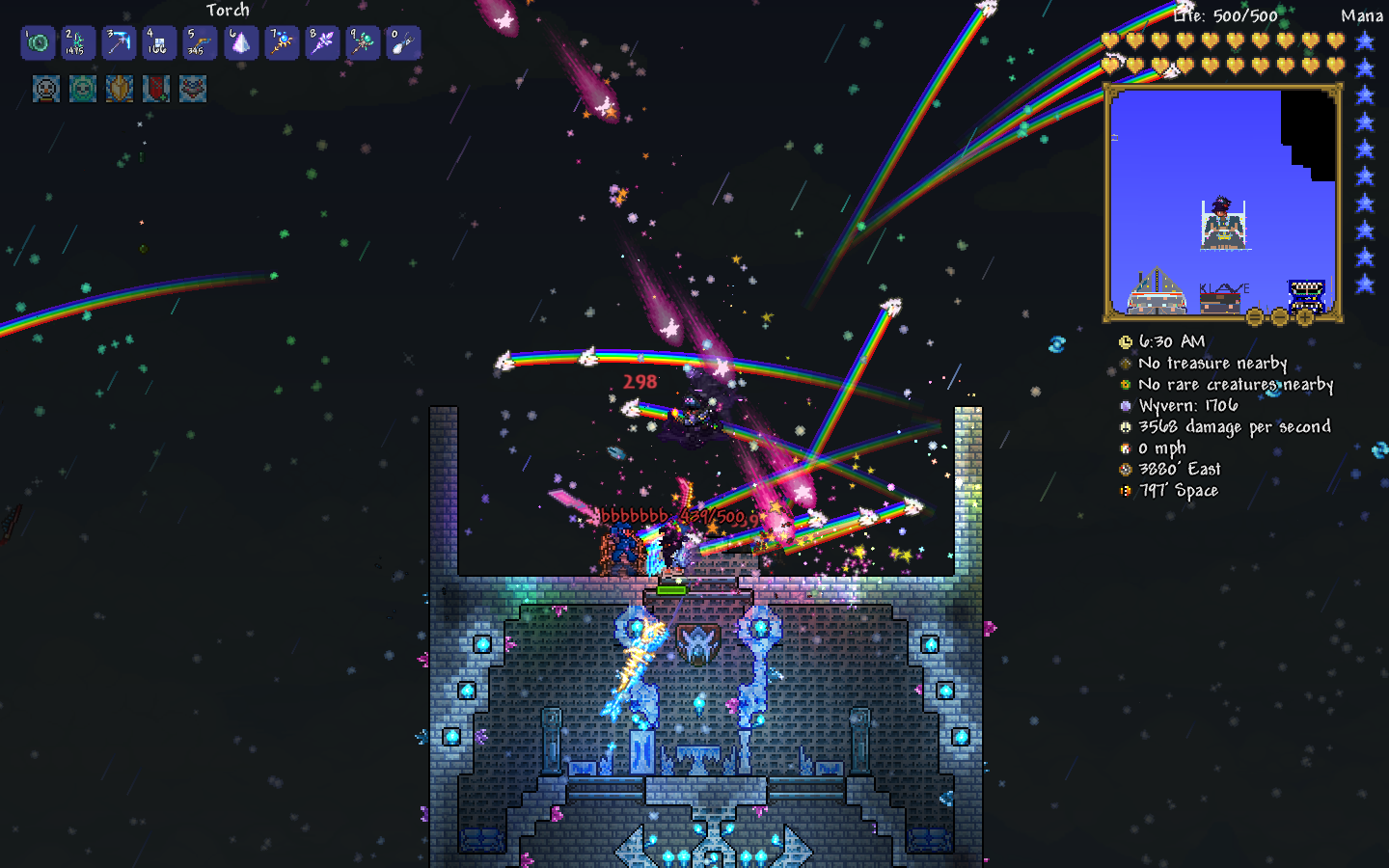Choose the bow in hotbar slot 5
Image resolution: width=1389 pixels, height=868 pixels.
pyautogui.click(x=200, y=43)
